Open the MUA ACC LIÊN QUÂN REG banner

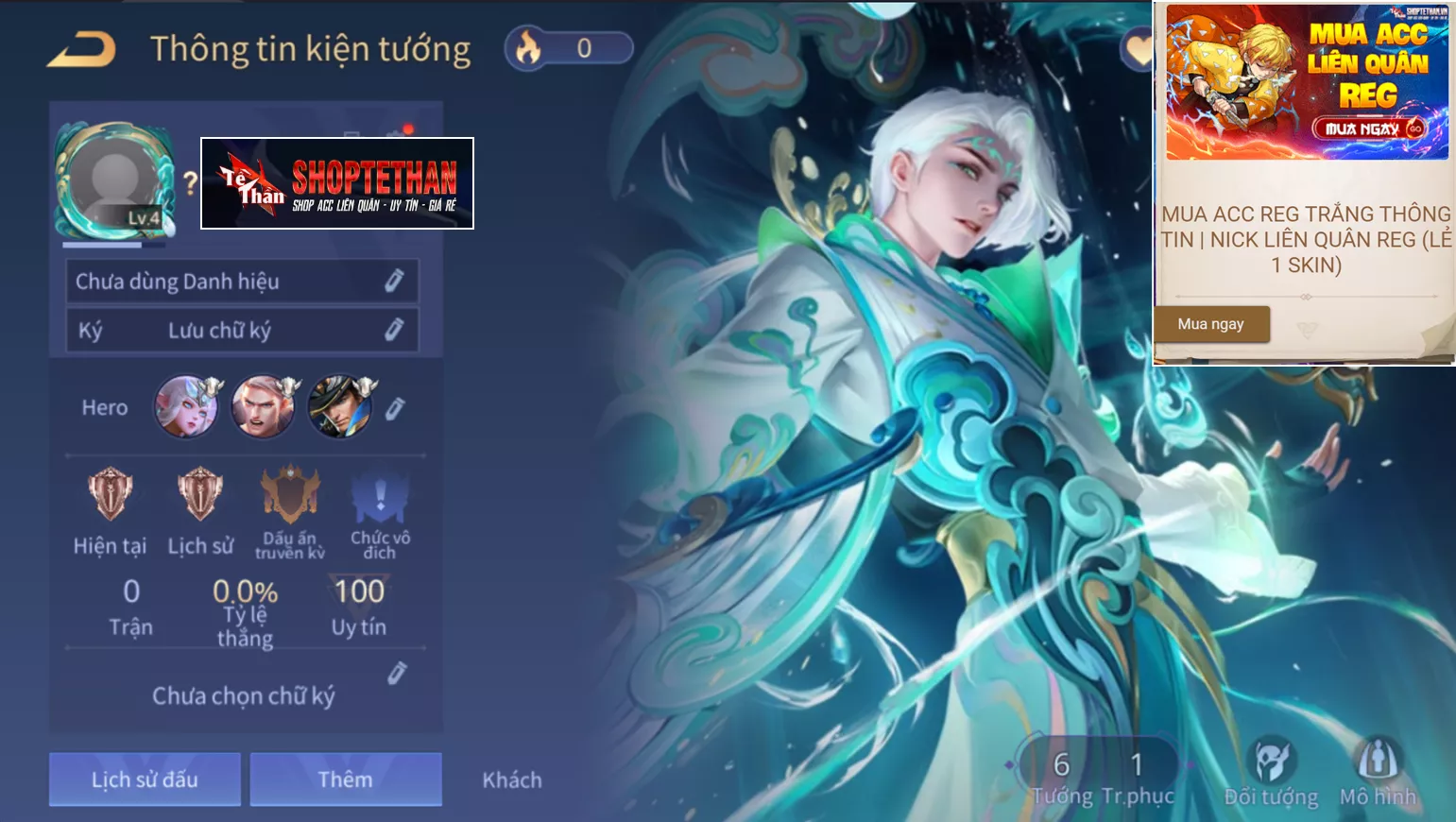pyautogui.click(x=1307, y=82)
